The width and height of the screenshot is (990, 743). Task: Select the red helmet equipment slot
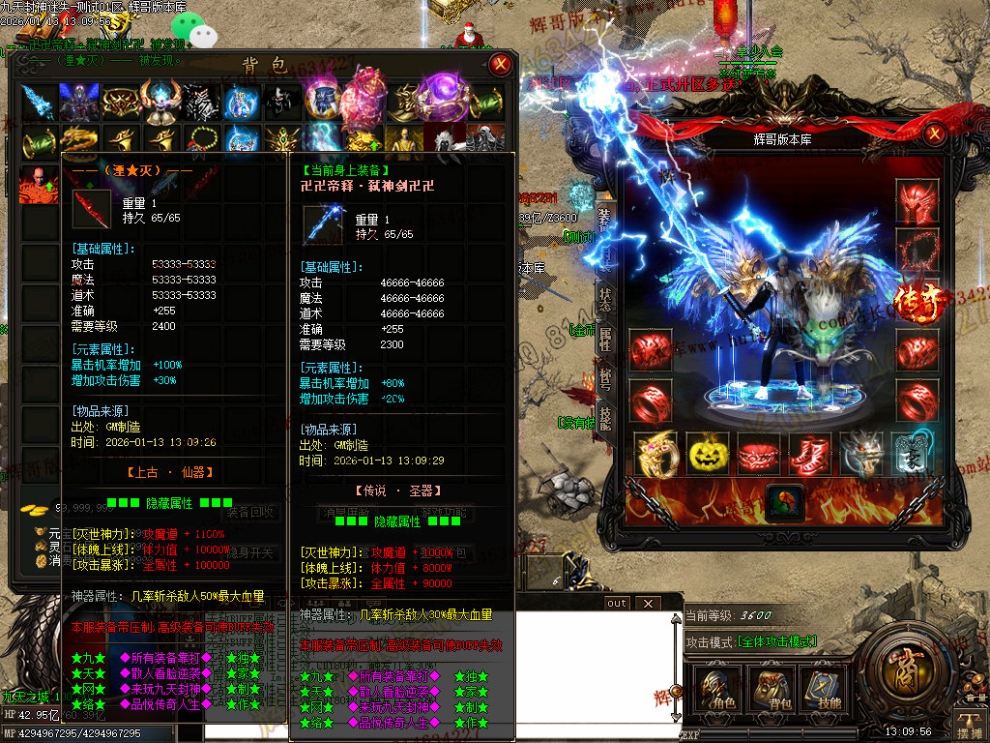[x=916, y=199]
